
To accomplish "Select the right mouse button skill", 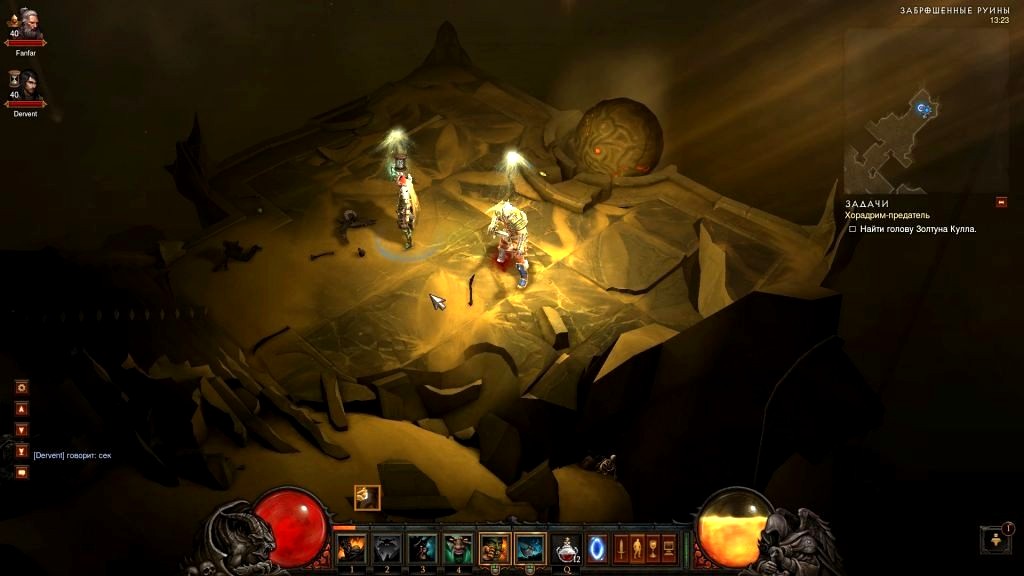I will pyautogui.click(x=530, y=548).
